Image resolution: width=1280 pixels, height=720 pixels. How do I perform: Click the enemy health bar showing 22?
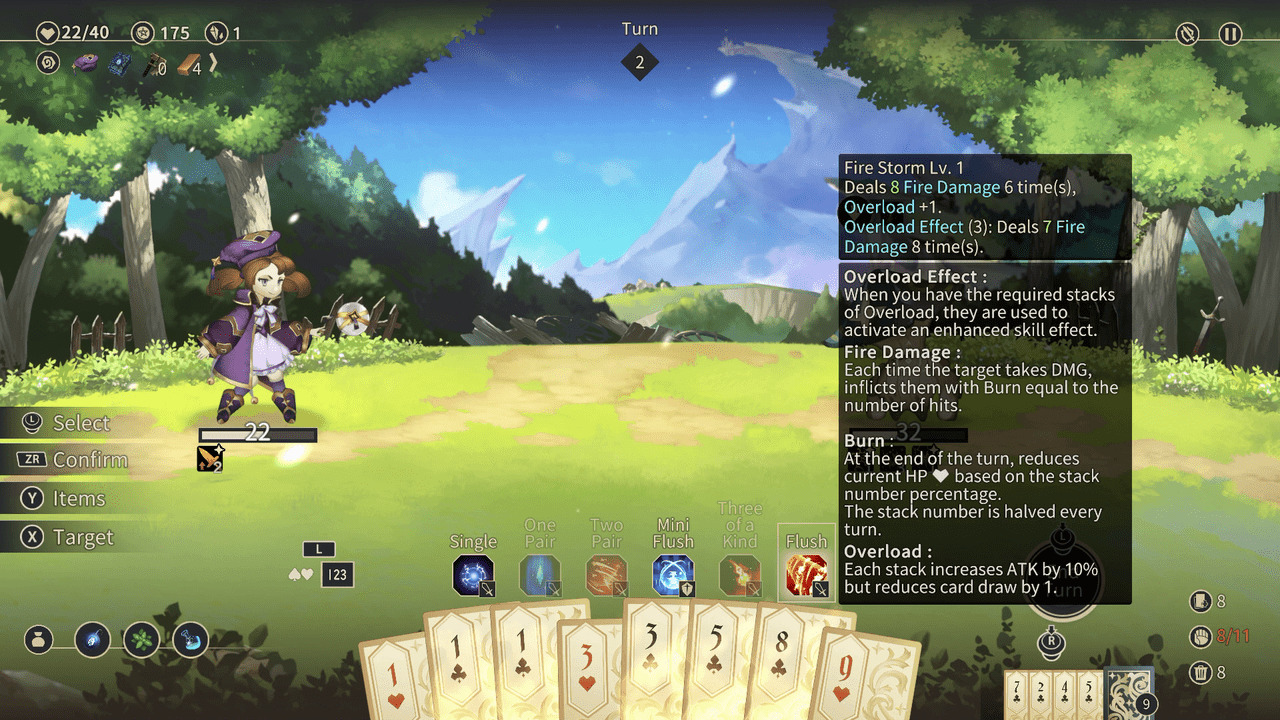pos(258,434)
